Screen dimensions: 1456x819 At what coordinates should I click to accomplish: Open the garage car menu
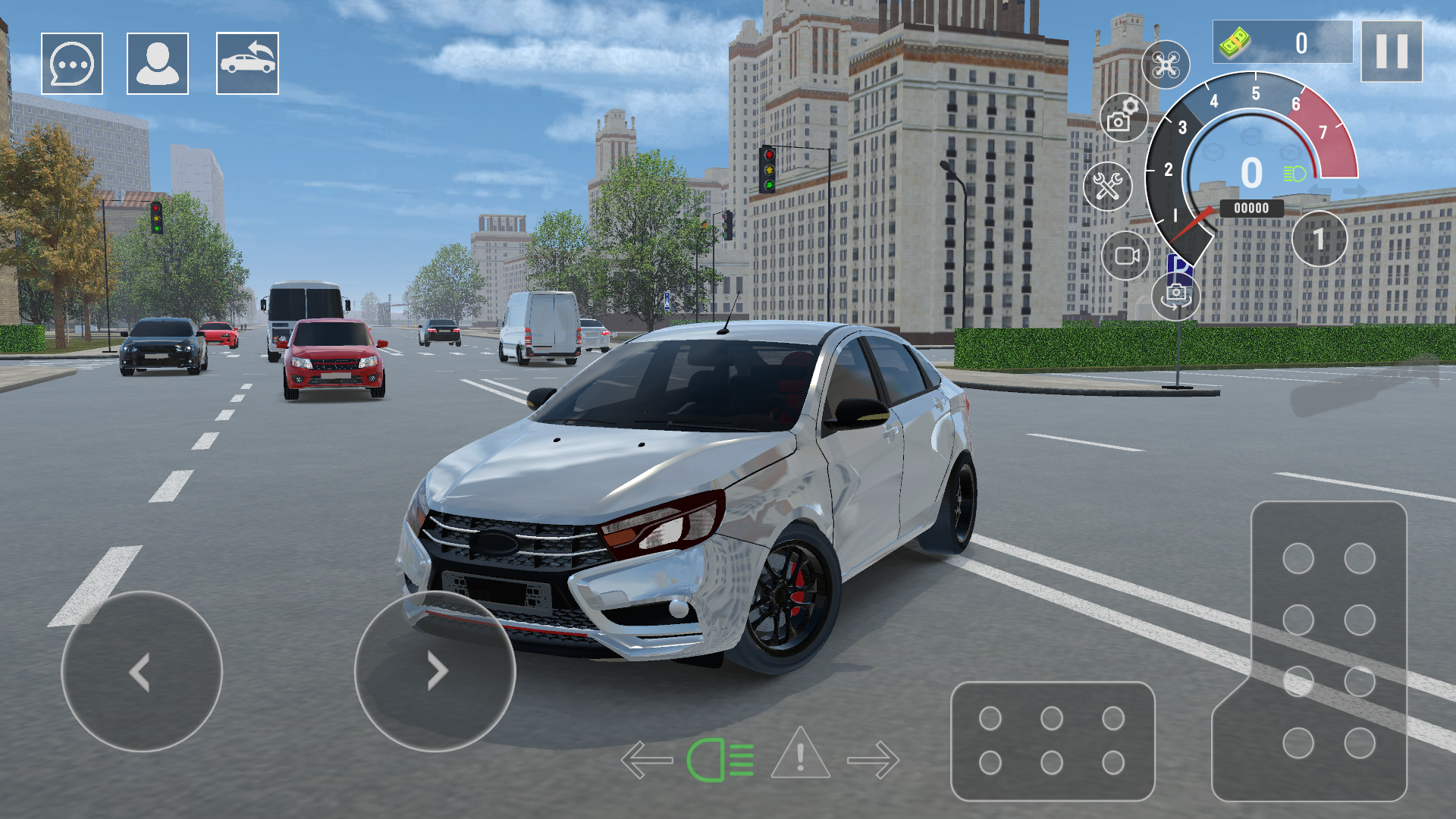click(246, 62)
